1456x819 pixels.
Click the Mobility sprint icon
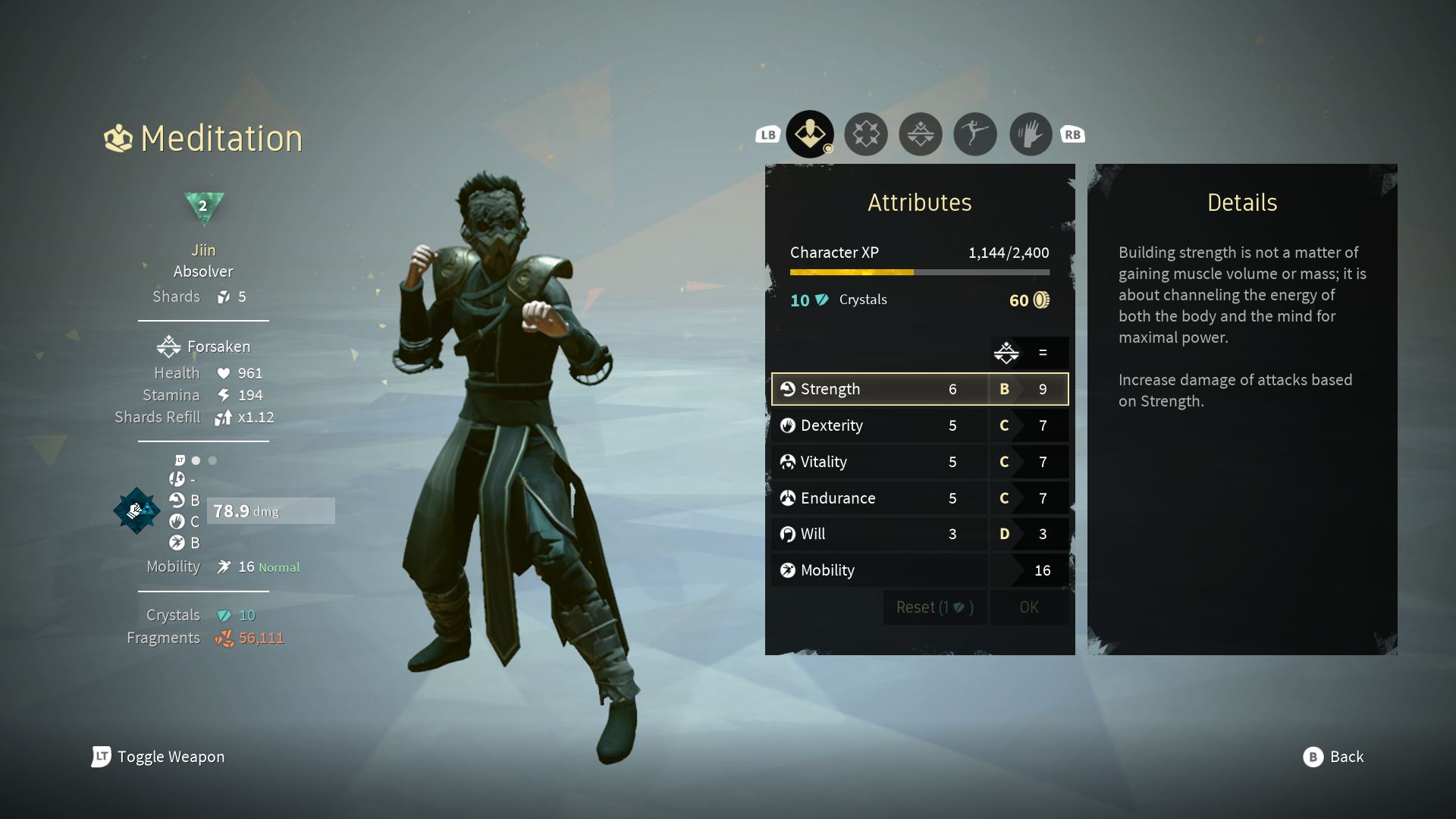click(x=789, y=570)
